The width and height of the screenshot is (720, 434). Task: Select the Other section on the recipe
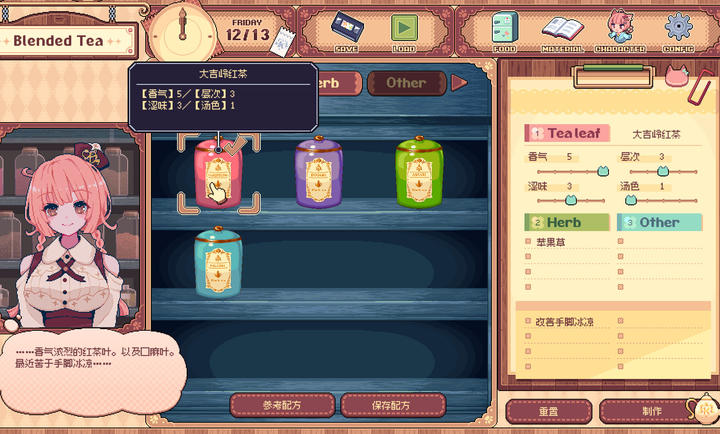coord(657,222)
